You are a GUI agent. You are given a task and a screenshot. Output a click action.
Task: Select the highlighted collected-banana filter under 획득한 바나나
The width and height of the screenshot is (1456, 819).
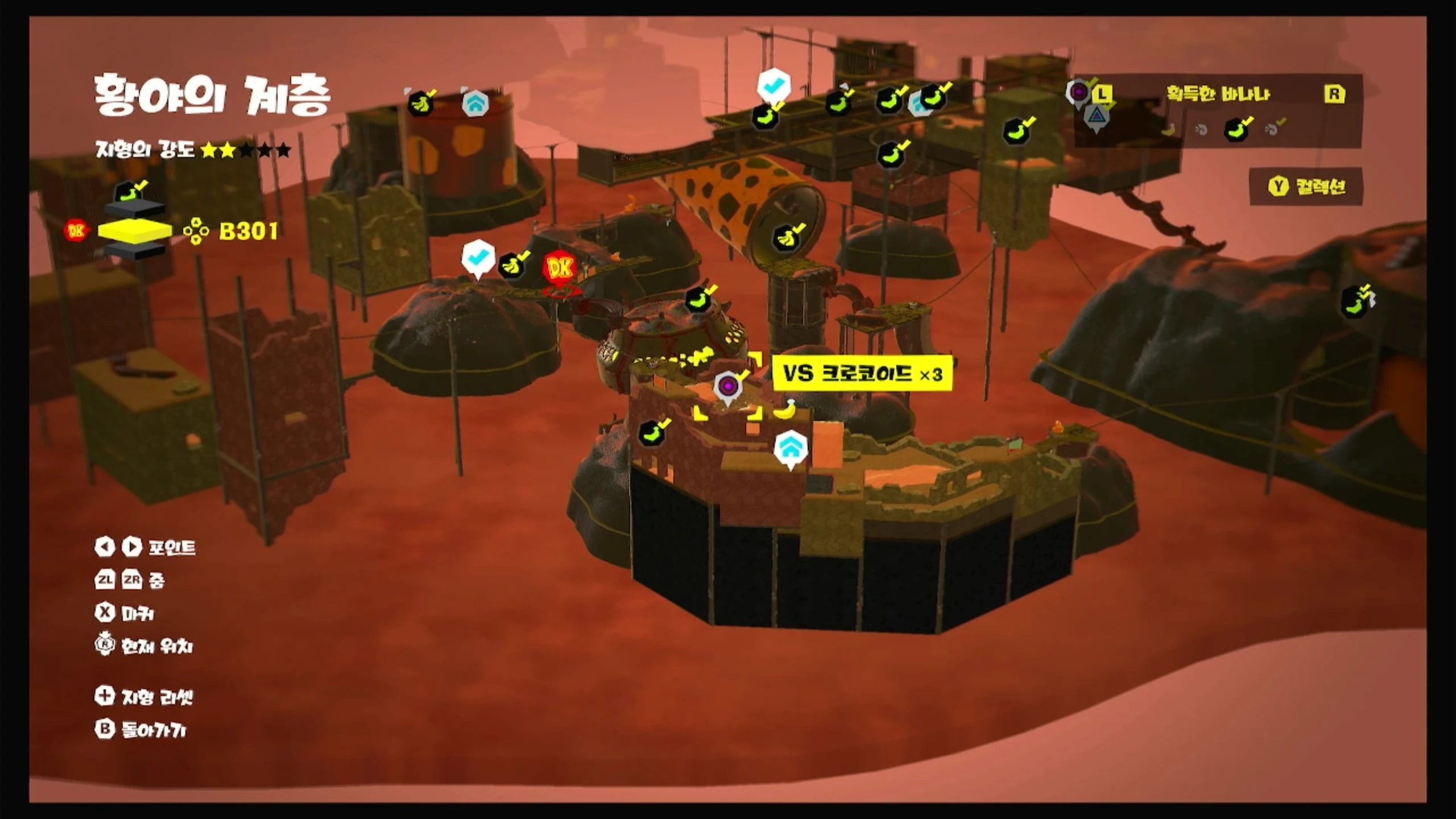tap(1238, 129)
